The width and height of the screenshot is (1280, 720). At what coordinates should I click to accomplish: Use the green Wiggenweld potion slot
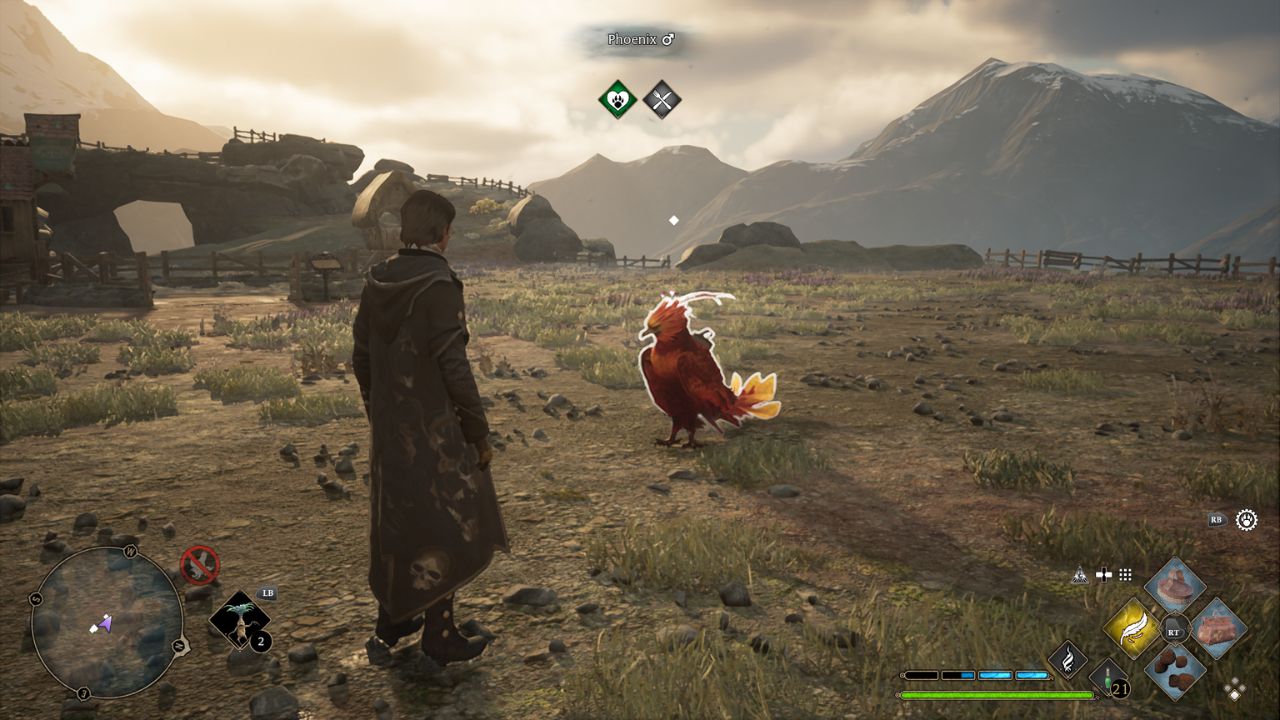point(1108,678)
